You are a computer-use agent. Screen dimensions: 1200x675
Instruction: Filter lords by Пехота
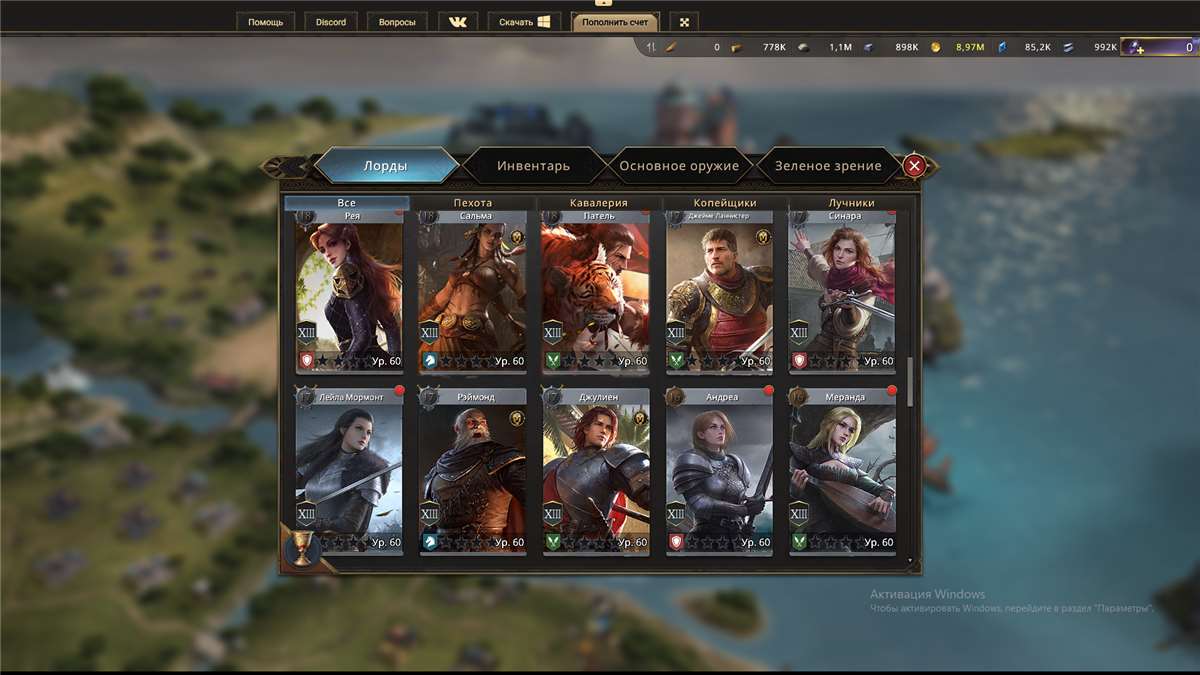tap(472, 203)
